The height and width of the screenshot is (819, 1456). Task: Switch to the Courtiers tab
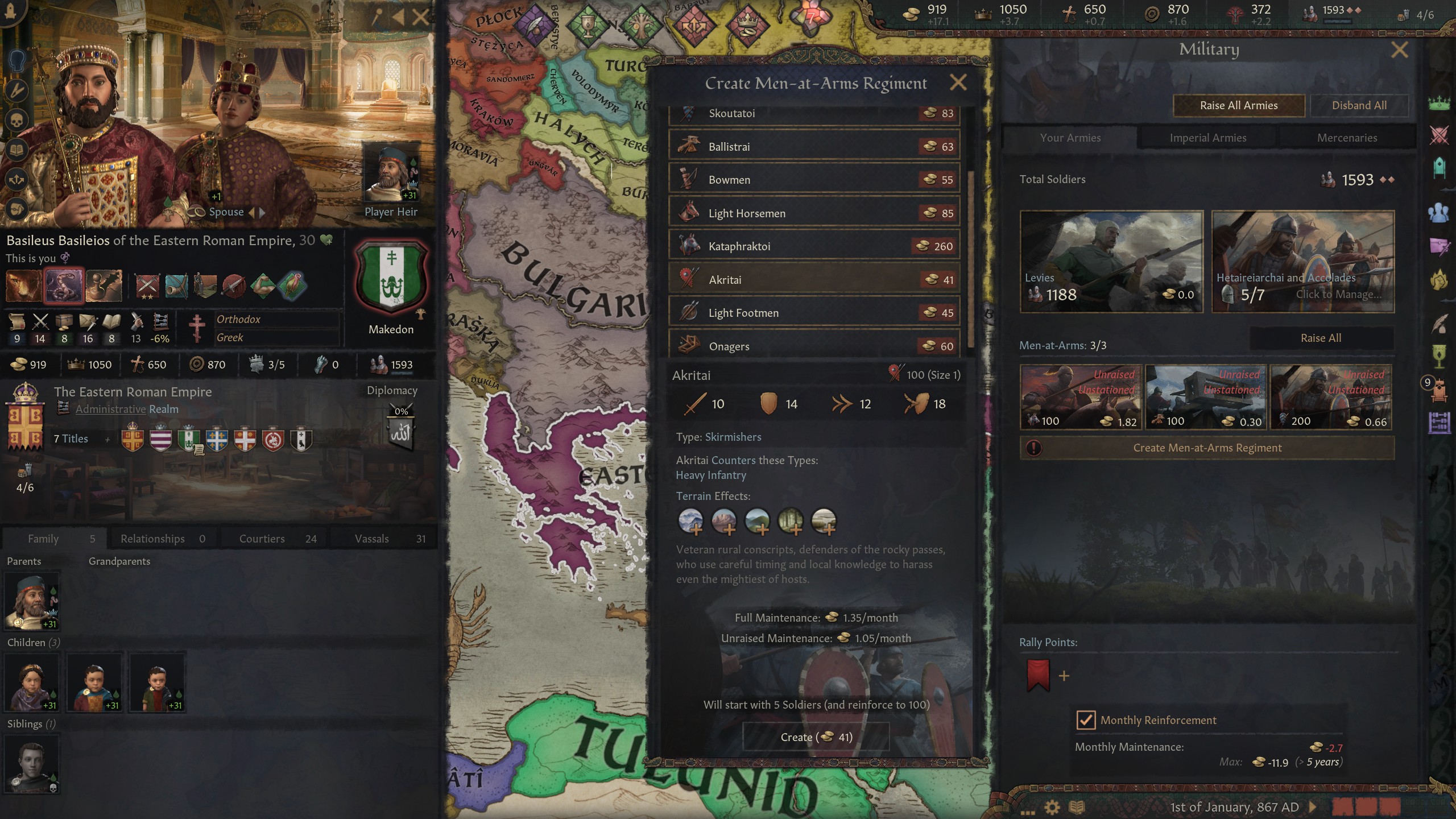262,538
